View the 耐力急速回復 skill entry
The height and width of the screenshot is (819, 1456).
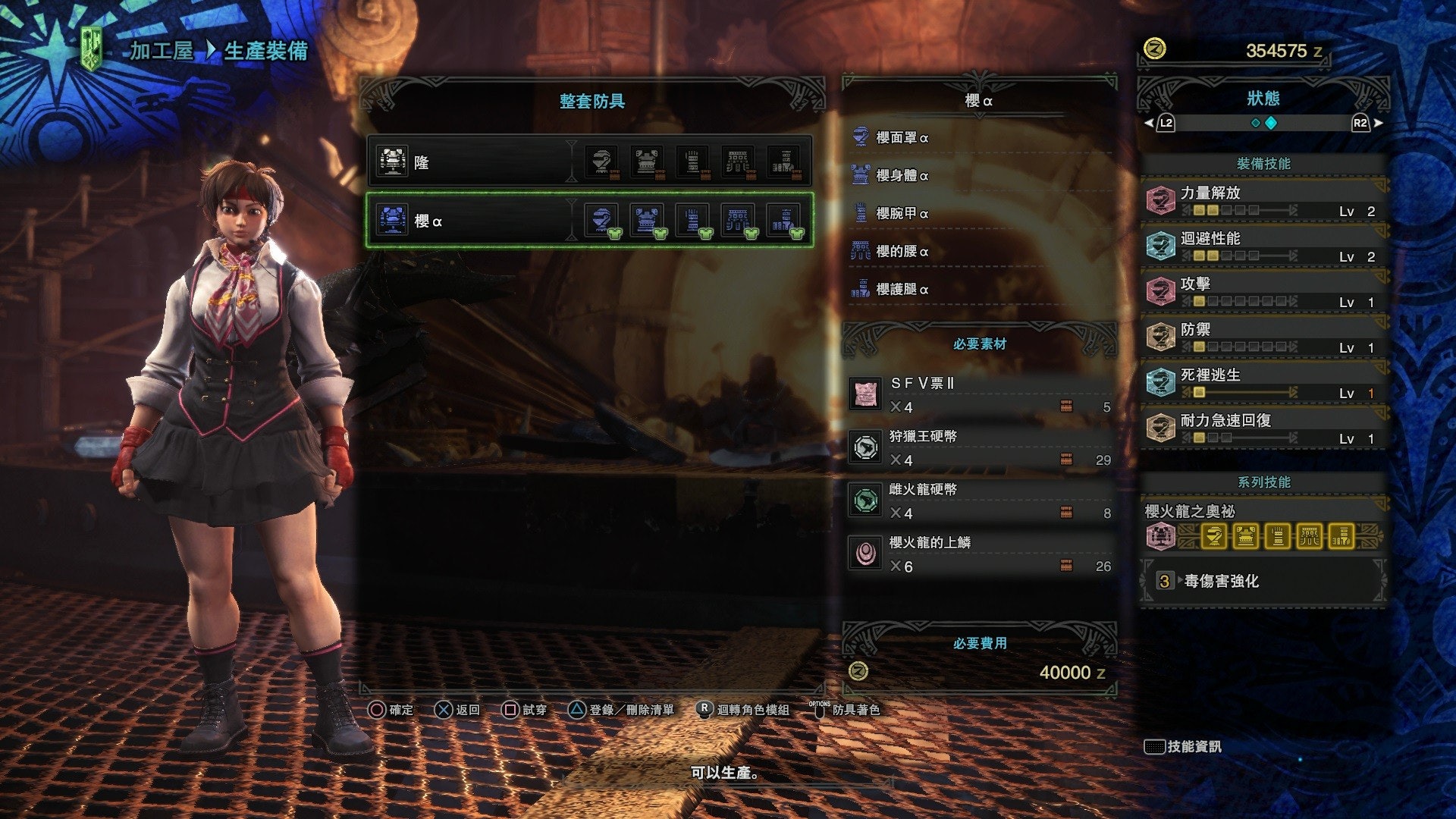(1263, 428)
